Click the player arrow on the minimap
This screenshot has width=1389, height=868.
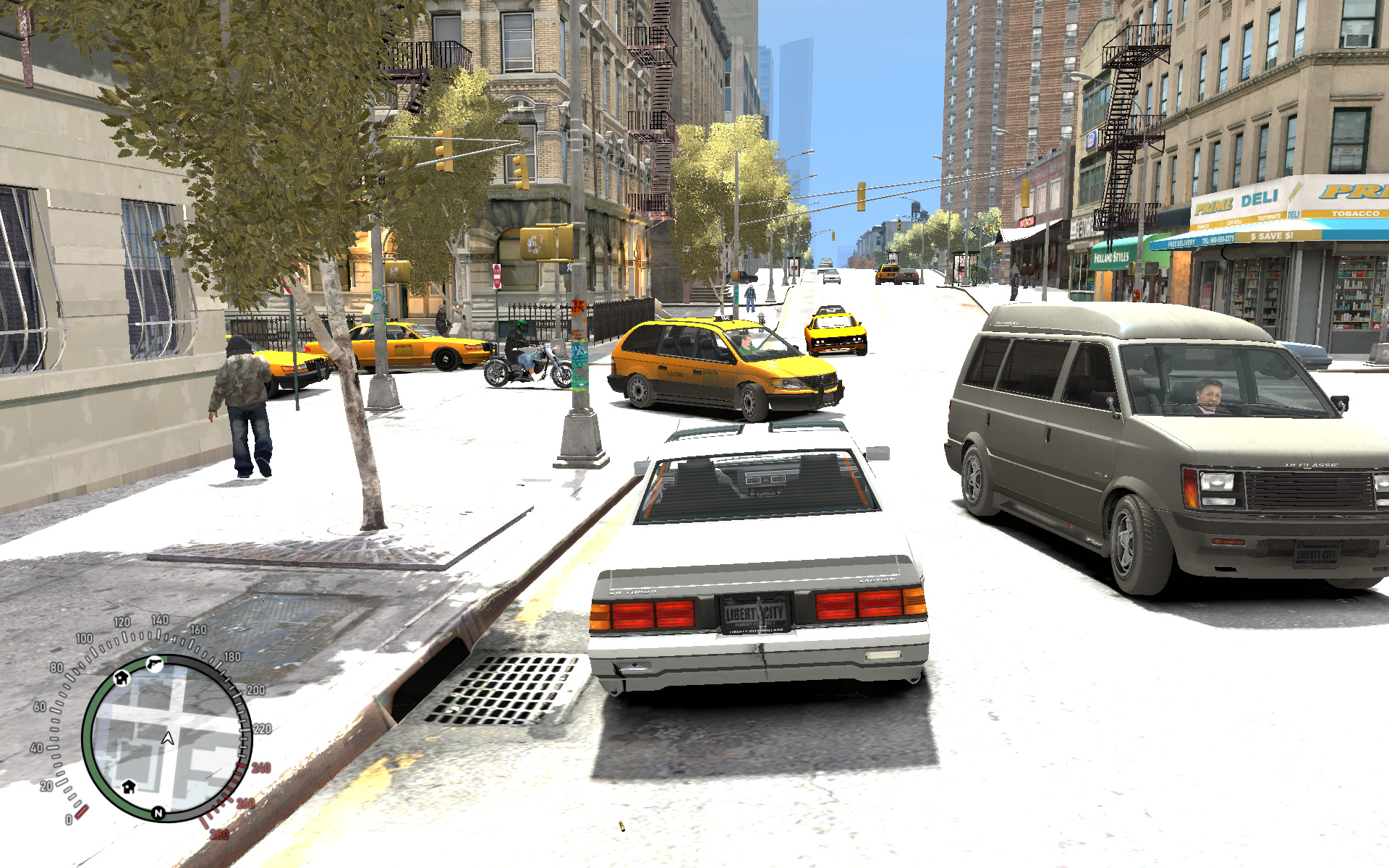pyautogui.click(x=168, y=739)
